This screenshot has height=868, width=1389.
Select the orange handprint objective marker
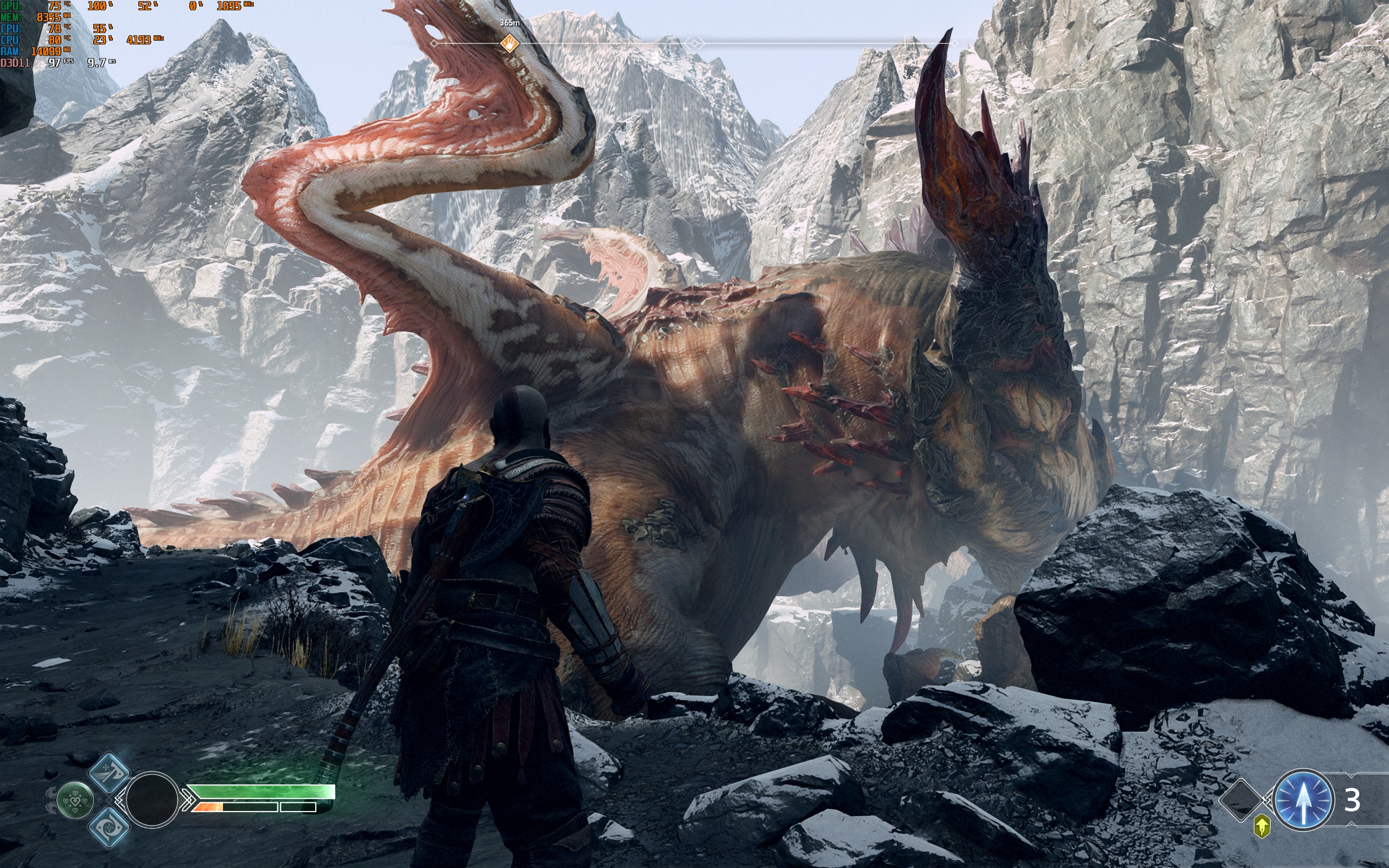[509, 43]
